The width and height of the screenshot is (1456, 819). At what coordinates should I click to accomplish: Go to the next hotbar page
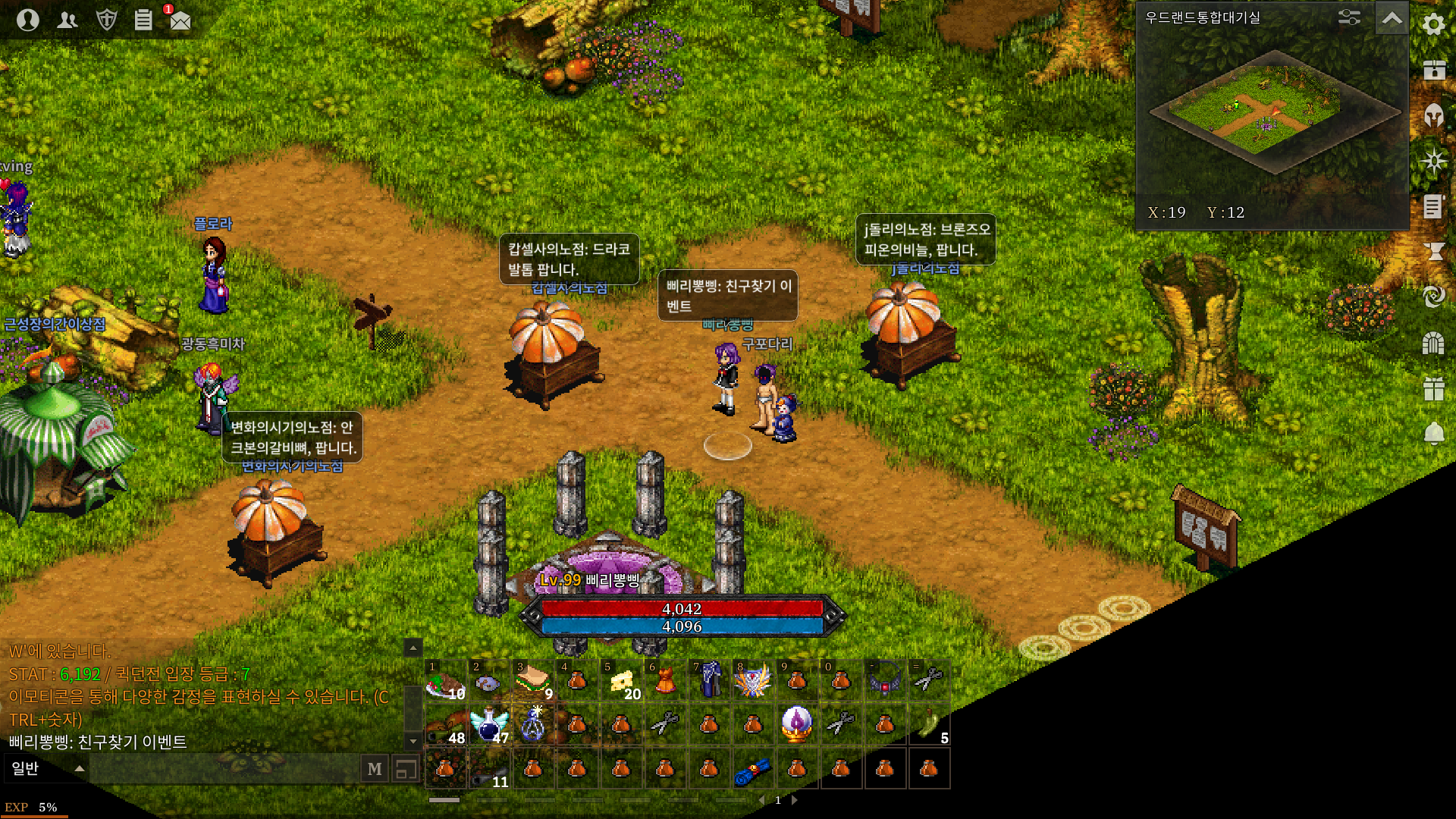pos(795,800)
